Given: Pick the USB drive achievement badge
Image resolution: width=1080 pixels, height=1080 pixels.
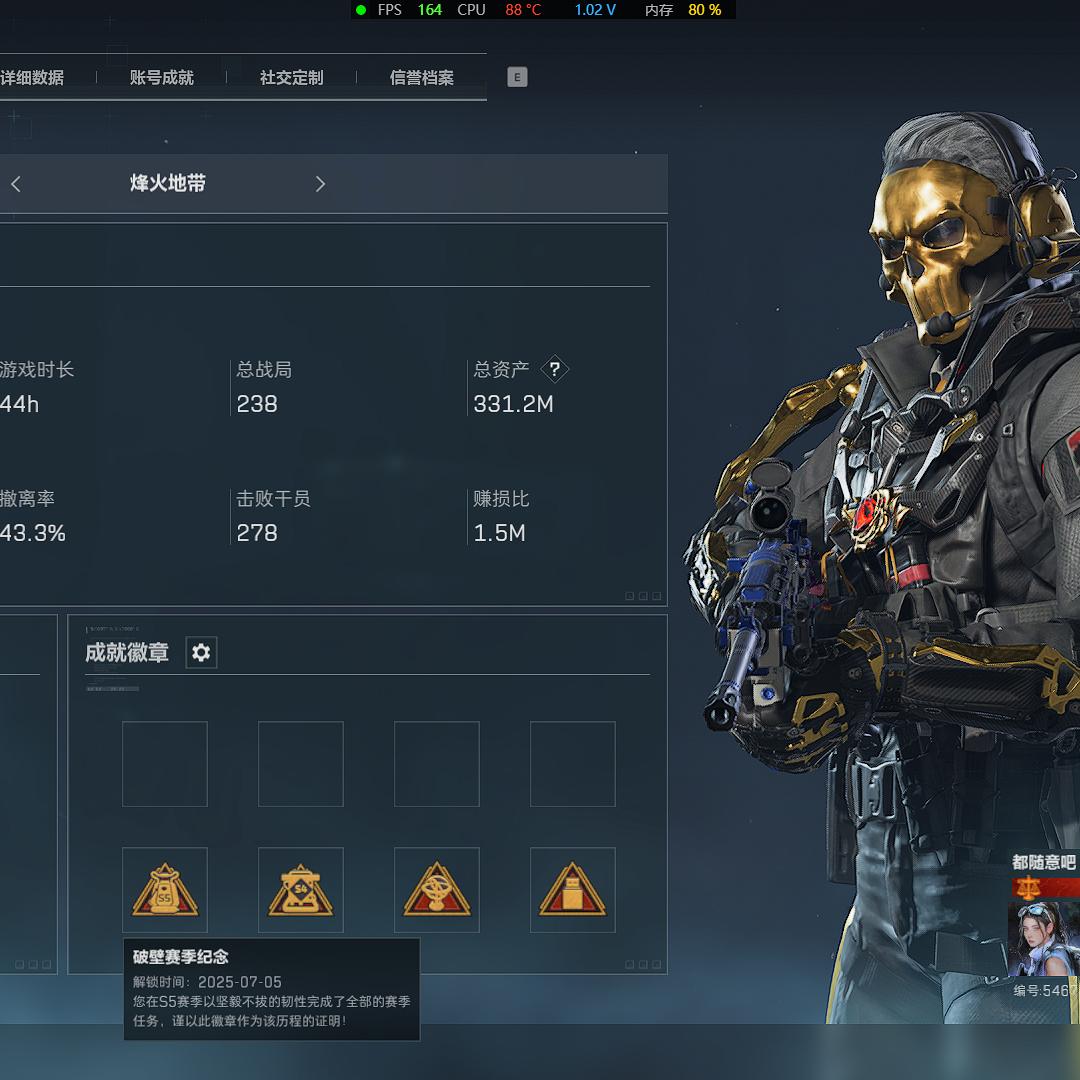Looking at the screenshot, I should (573, 890).
